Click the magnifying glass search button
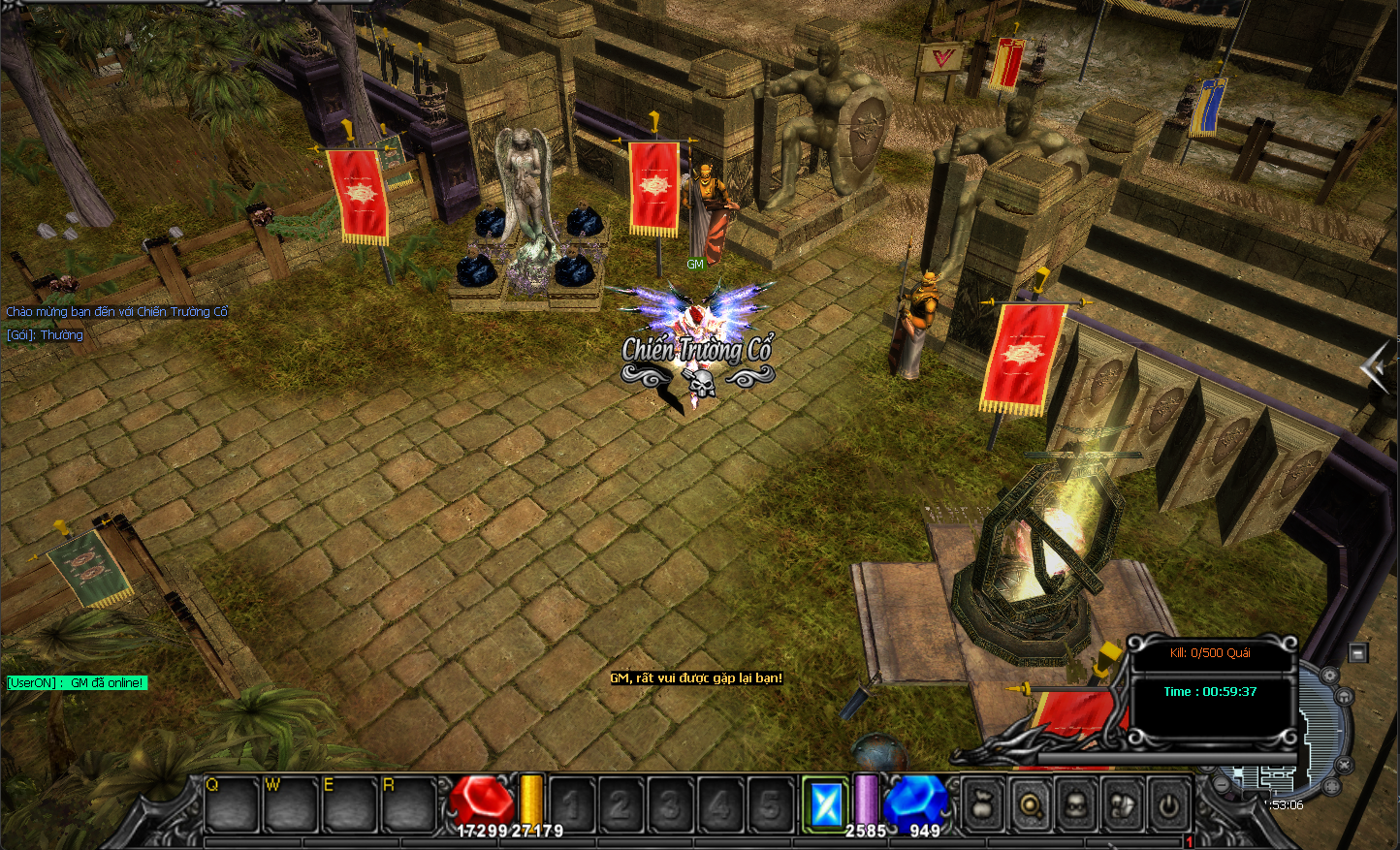Screen dimensions: 1400x850 point(1030,804)
